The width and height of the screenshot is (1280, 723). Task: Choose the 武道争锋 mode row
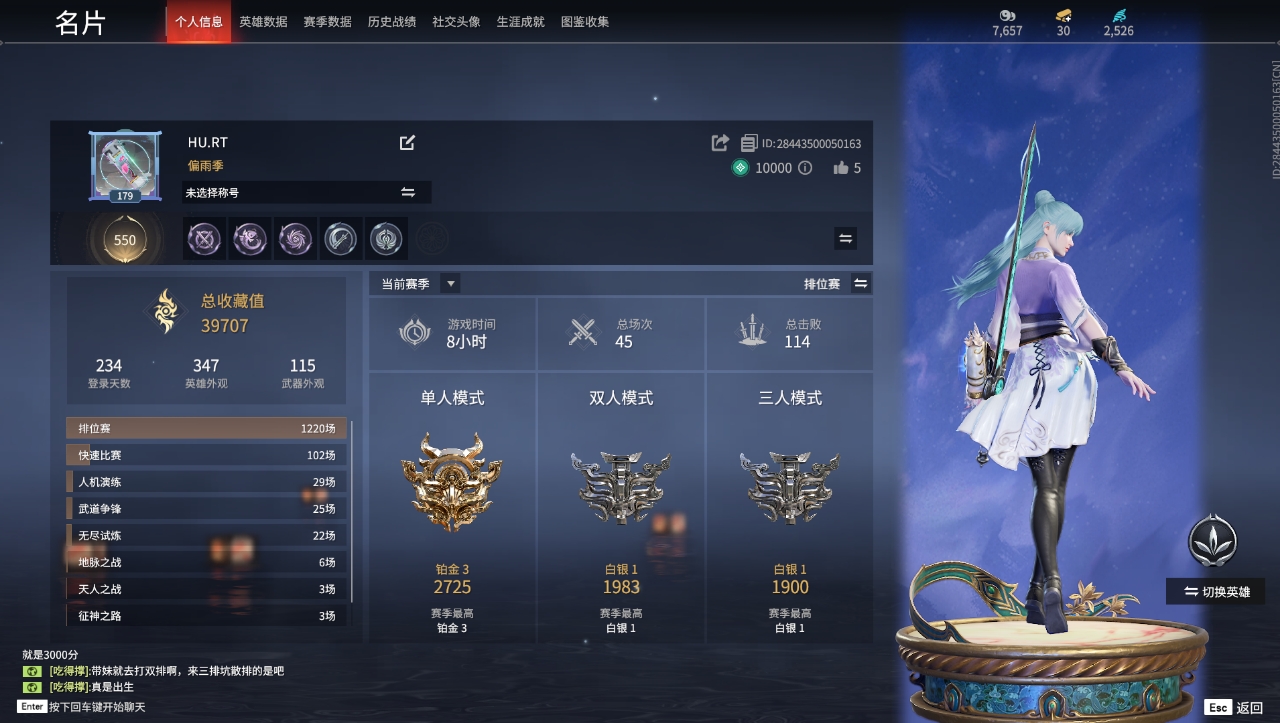[207, 509]
